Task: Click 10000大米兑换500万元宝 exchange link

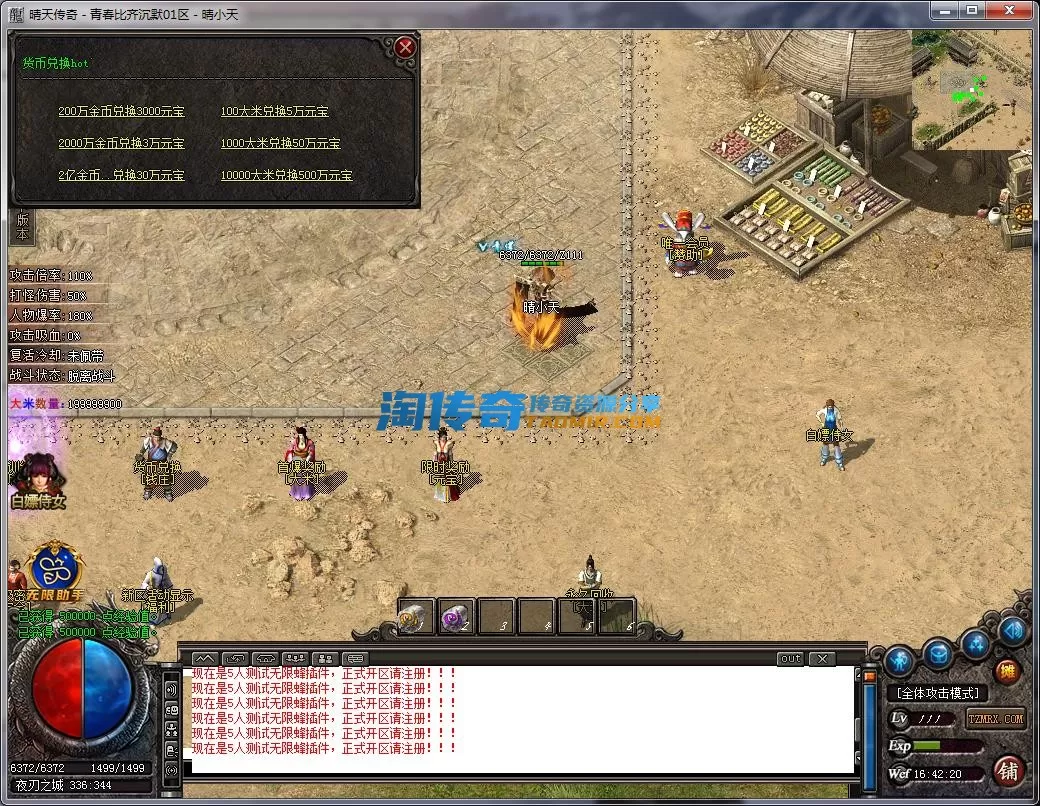Action: pos(286,176)
